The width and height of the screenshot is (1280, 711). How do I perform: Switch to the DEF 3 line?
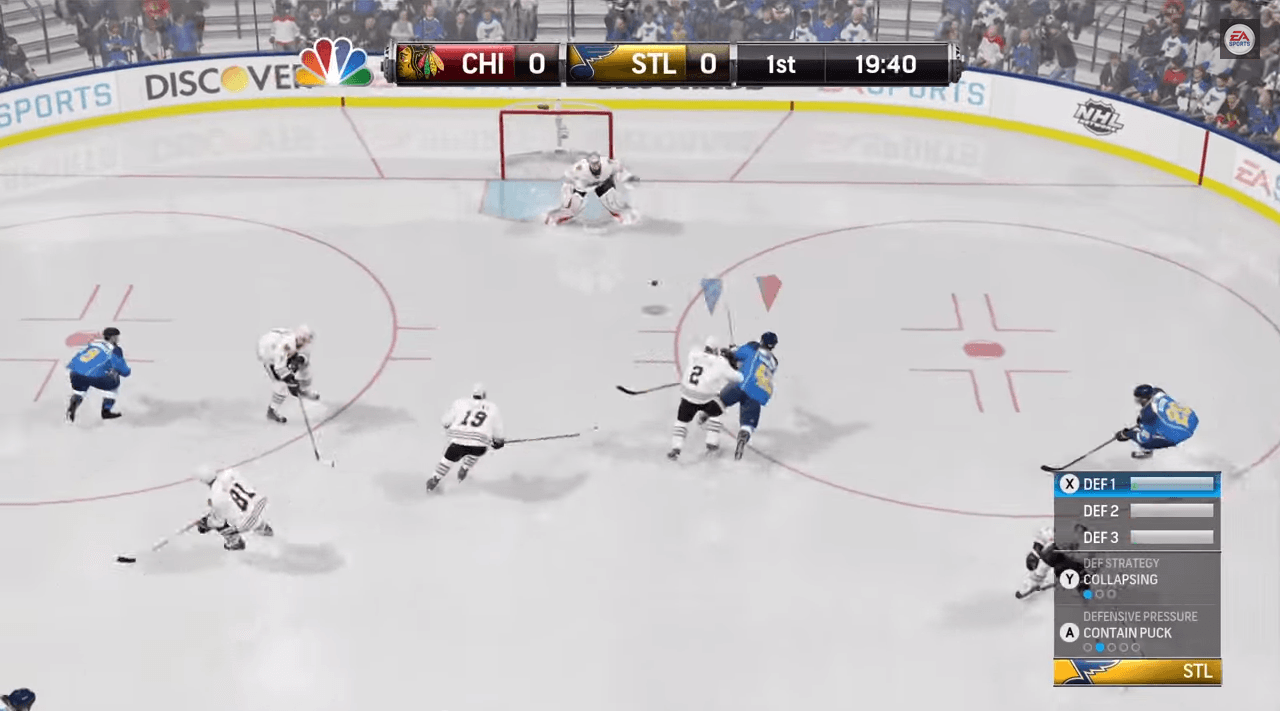(x=1137, y=538)
